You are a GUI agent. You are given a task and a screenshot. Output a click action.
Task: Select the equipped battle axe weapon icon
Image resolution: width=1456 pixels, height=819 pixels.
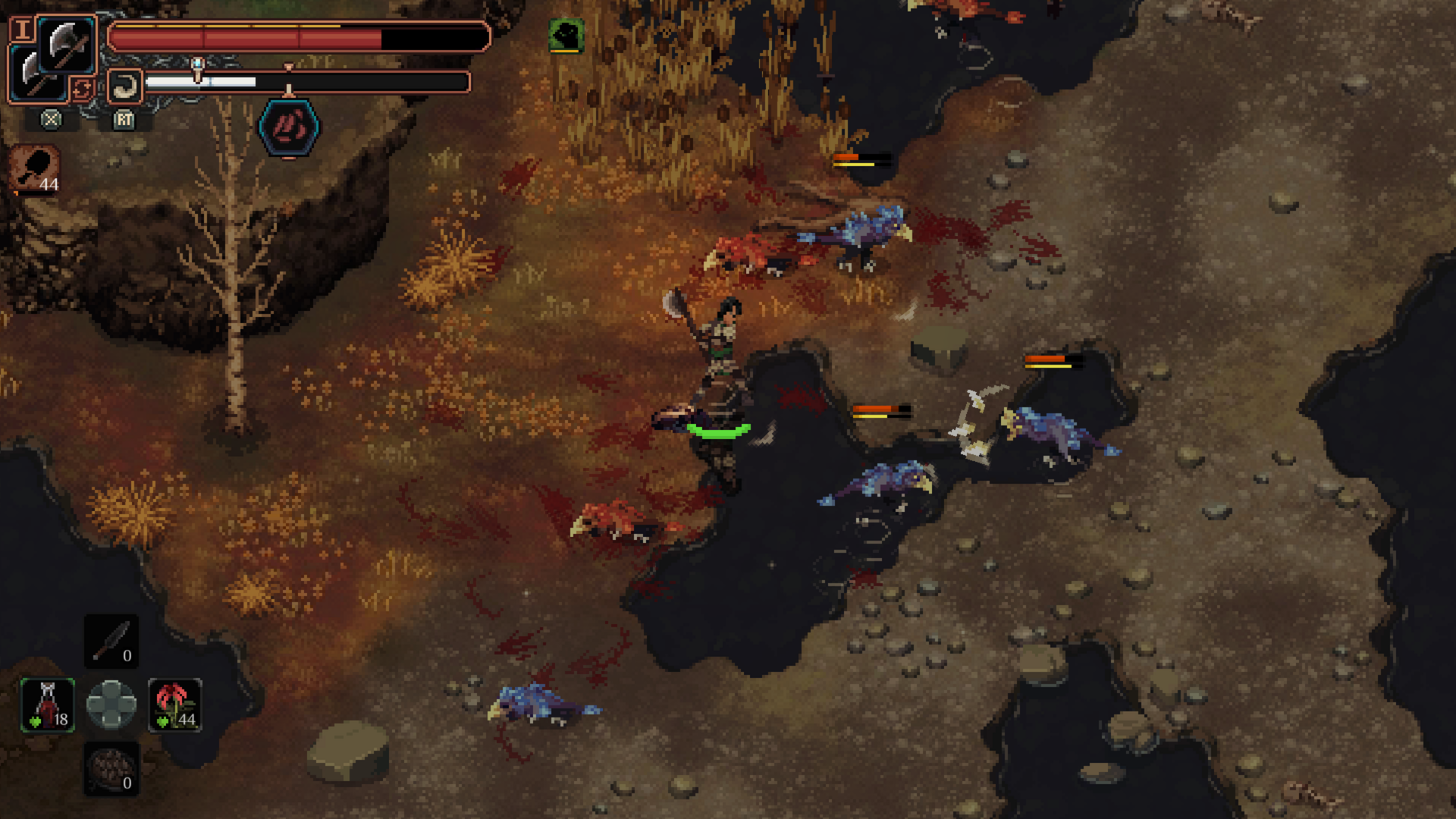pyautogui.click(x=67, y=44)
